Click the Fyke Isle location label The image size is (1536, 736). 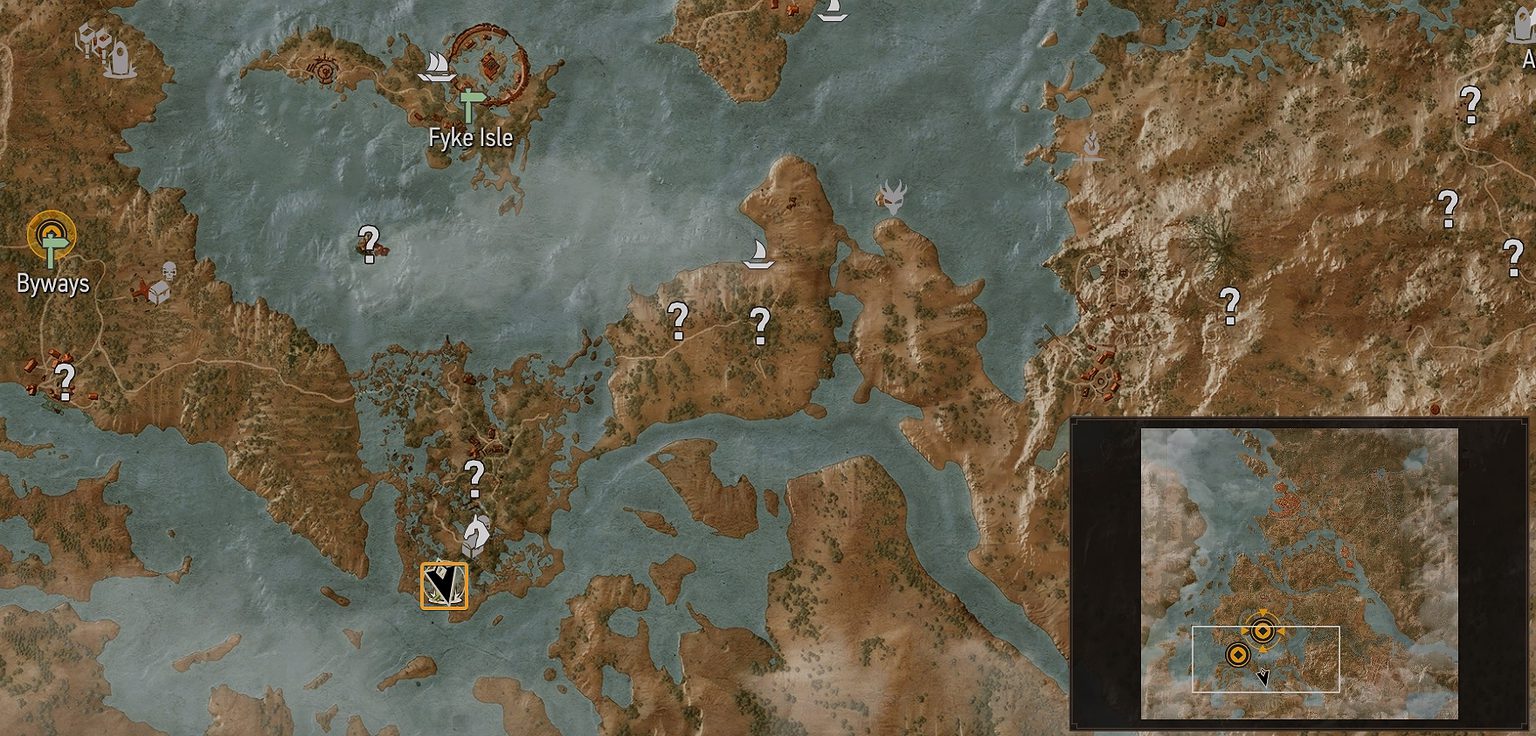point(471,139)
